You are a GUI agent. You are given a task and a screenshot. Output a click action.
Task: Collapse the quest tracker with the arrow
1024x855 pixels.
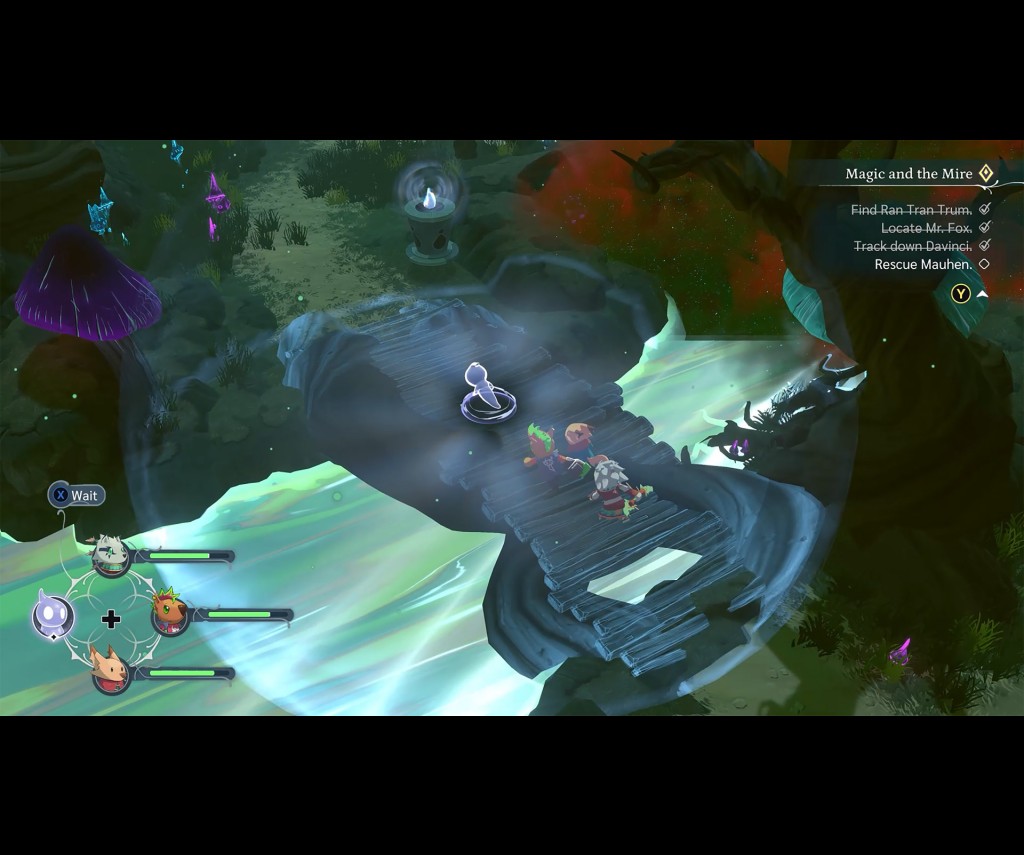(x=982, y=294)
